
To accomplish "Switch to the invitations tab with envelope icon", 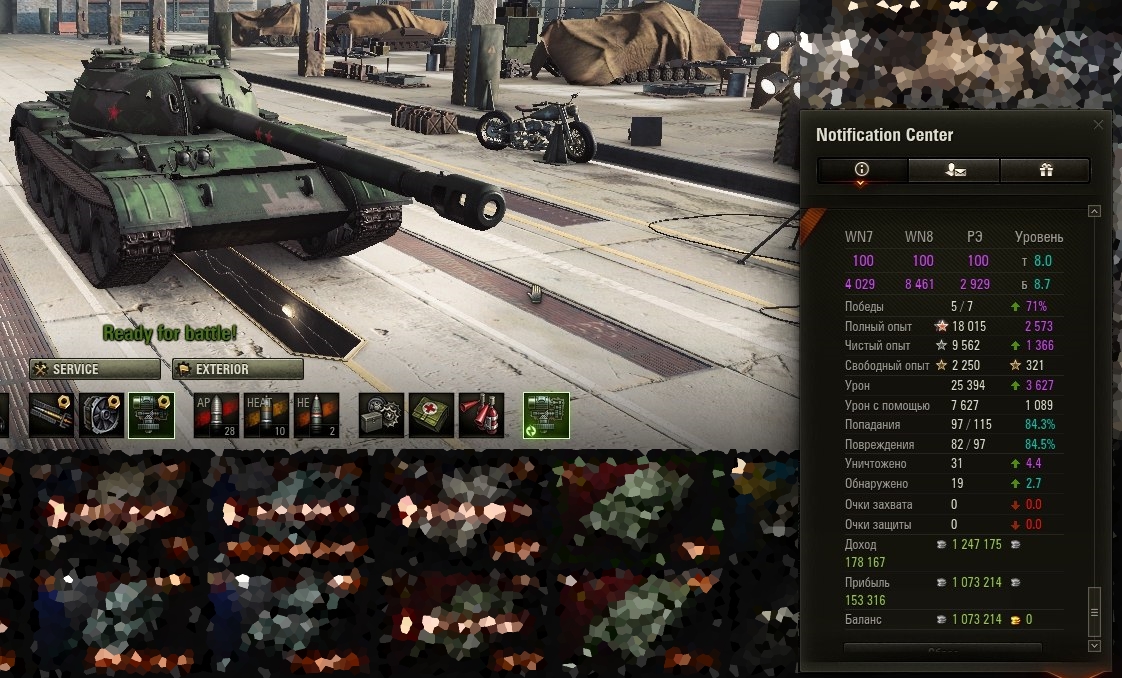I will click(954, 170).
